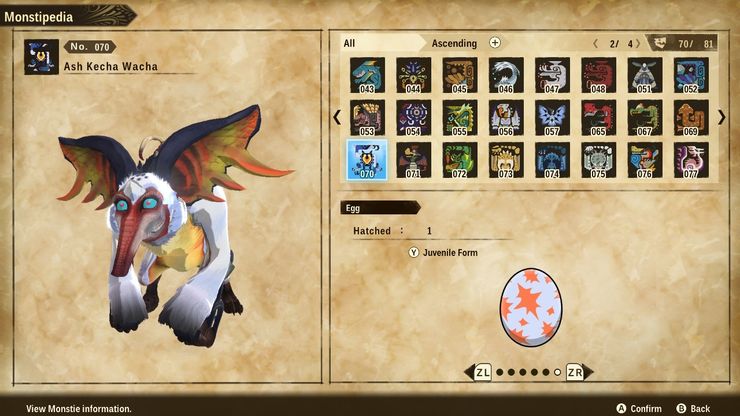
Task: Choose monster entry No. 048
Action: tap(598, 75)
